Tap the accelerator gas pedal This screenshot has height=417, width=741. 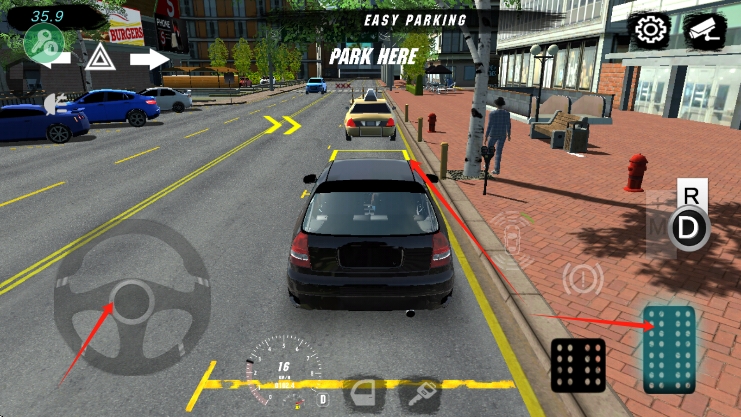pos(669,349)
